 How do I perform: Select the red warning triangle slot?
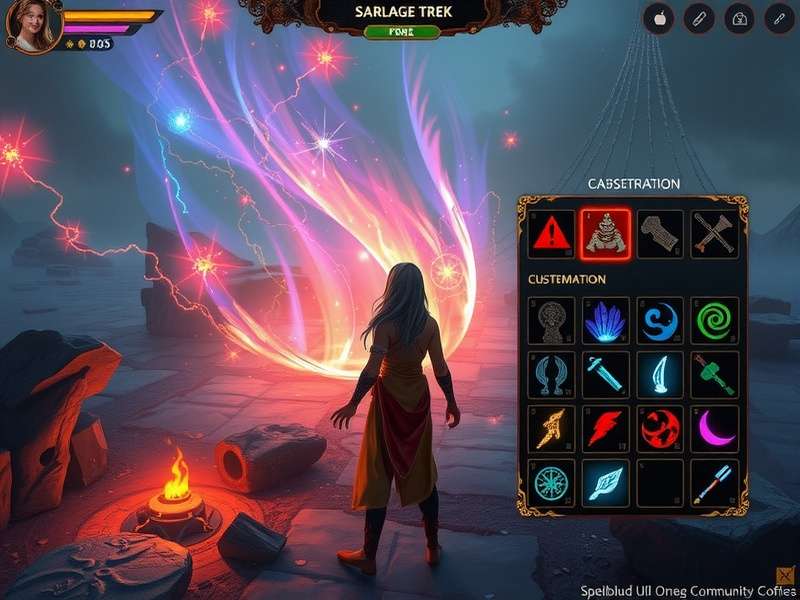[552, 235]
